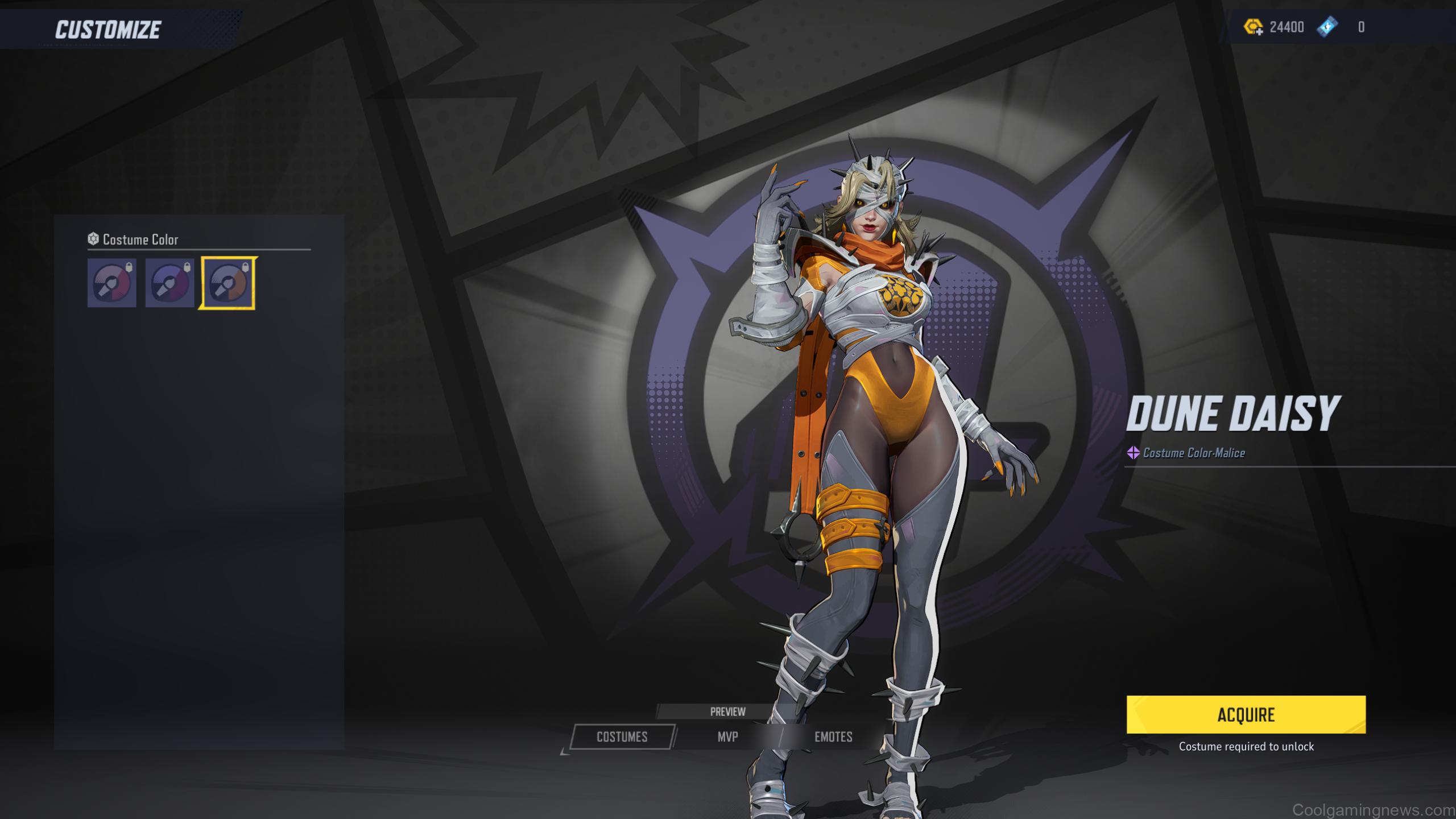Click the blue ticket currency icon
This screenshot has width=1456, height=819.
[1327, 27]
